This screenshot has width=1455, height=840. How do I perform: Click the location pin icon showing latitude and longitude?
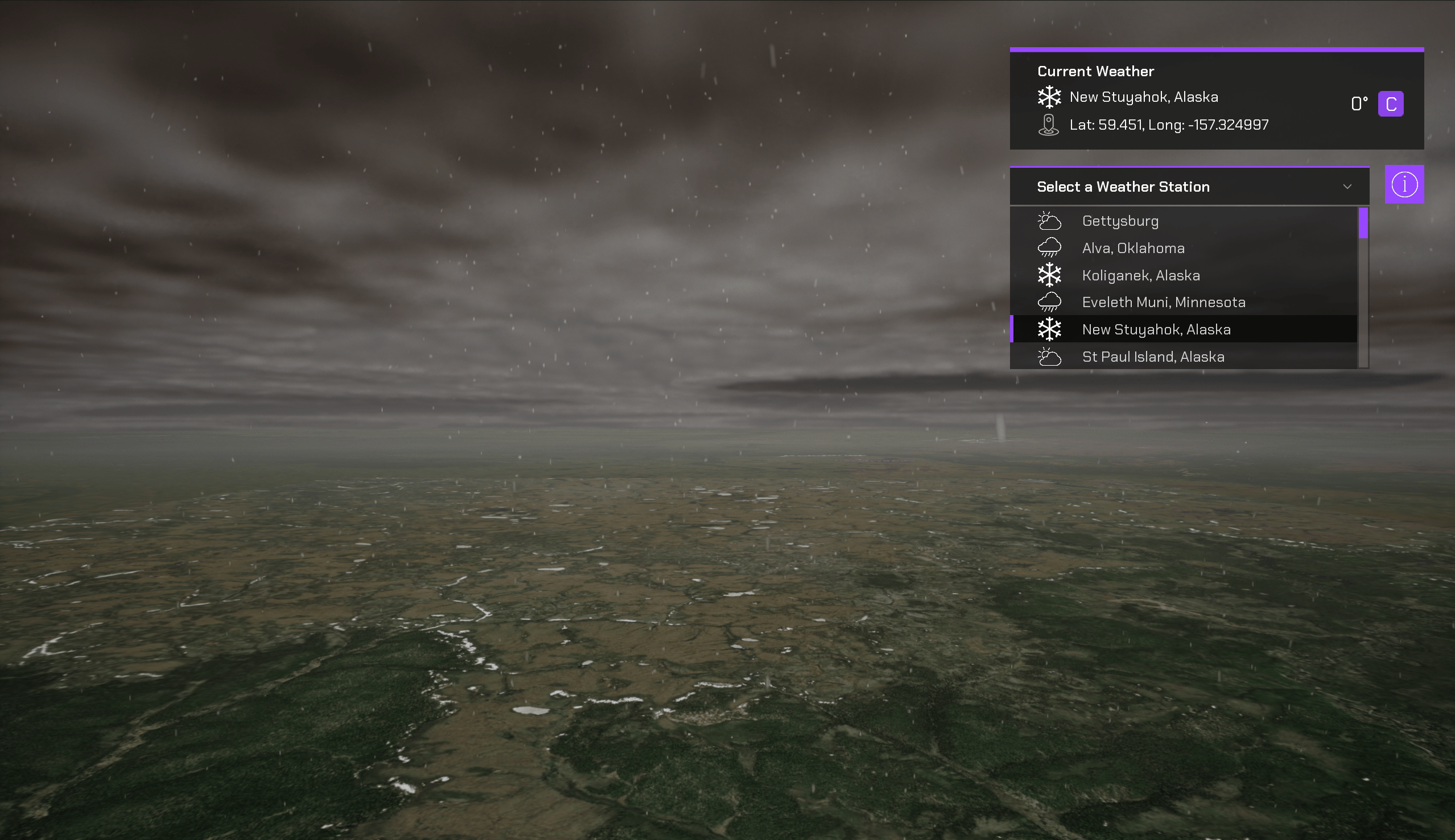coord(1049,125)
